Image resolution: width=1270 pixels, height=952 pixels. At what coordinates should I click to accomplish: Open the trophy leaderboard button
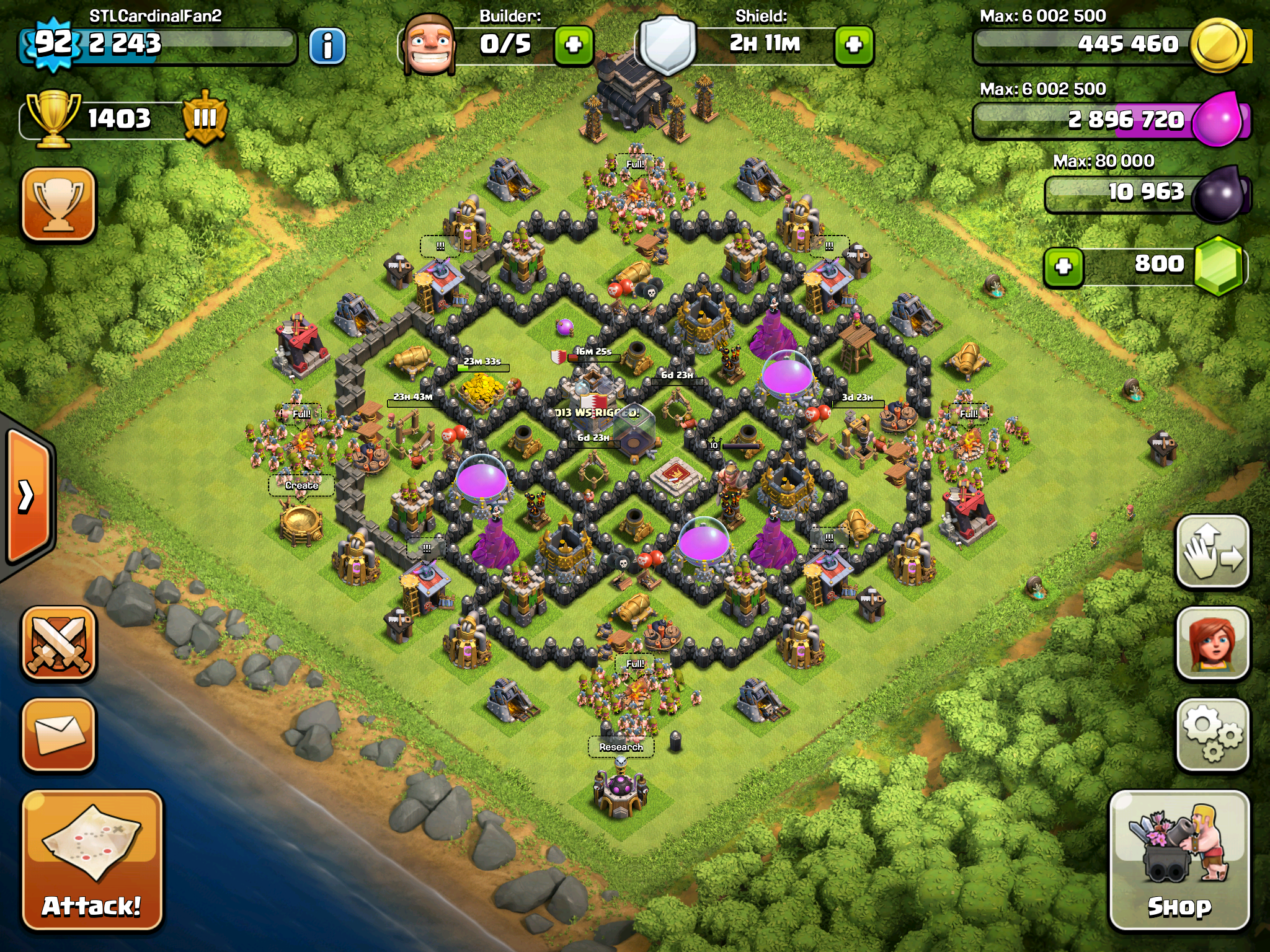click(59, 203)
